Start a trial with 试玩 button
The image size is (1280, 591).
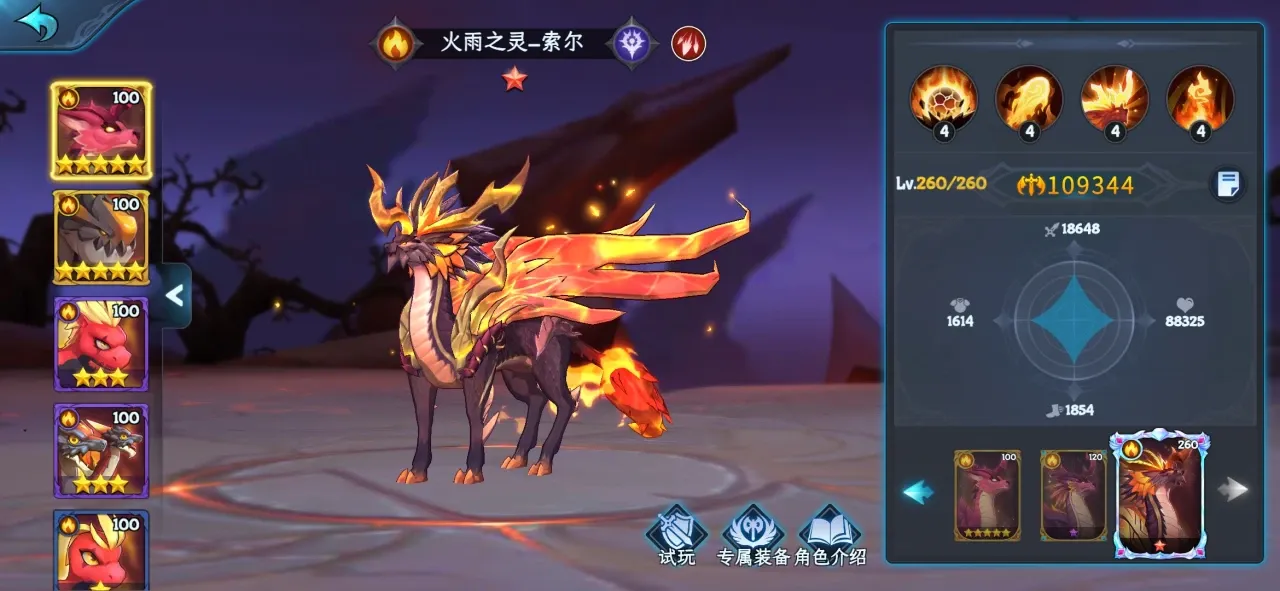(677, 536)
